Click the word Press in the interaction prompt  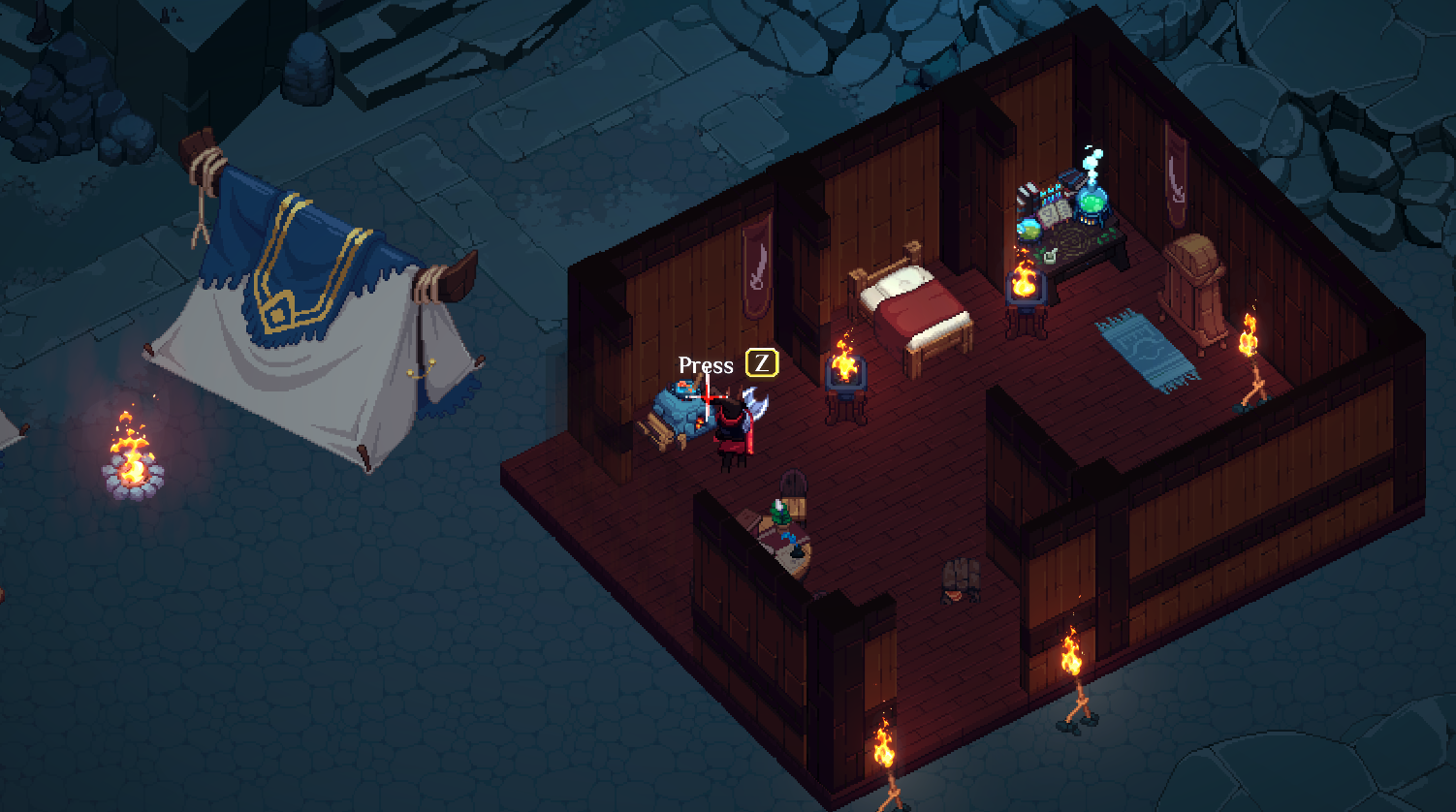click(x=707, y=365)
